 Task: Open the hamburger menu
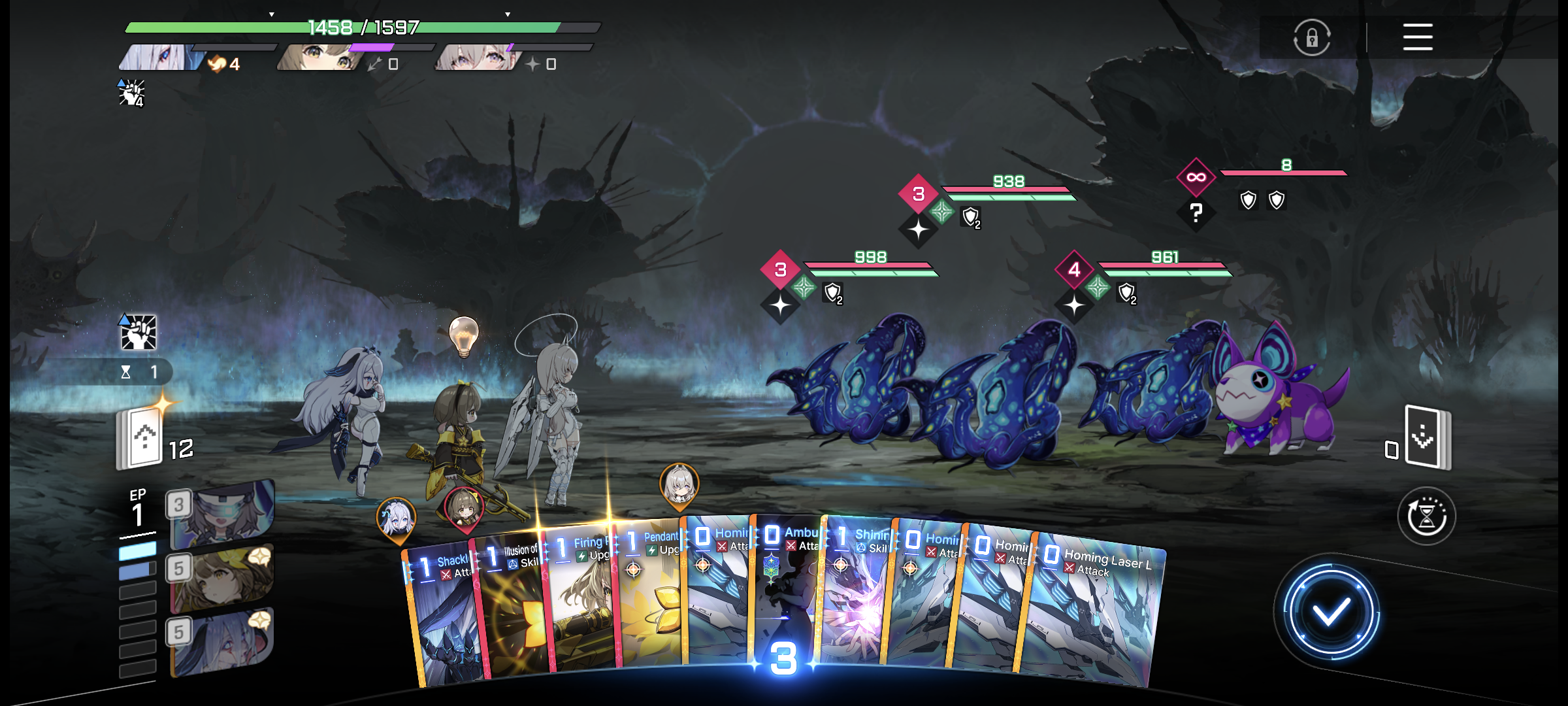1417,37
